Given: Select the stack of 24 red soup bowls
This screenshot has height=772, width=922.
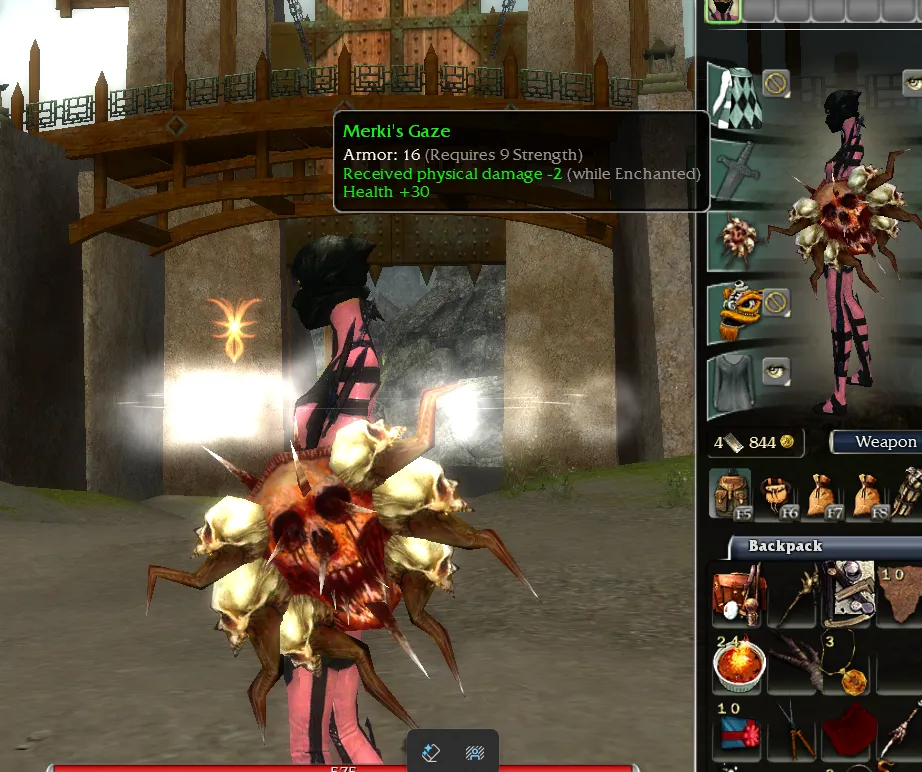Looking at the screenshot, I should pos(738,662).
